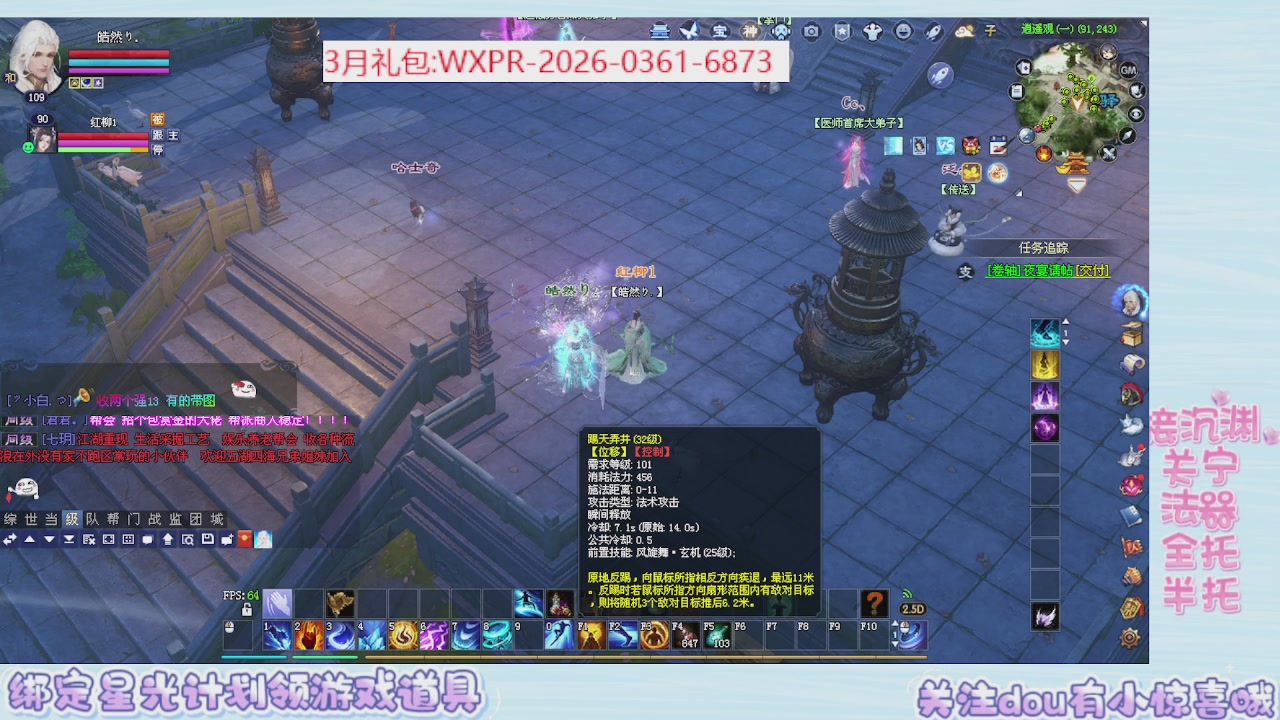Viewport: 1280px width, 720px height.
Task: Click the red envelope icon in chat toolbar
Action: [244, 540]
